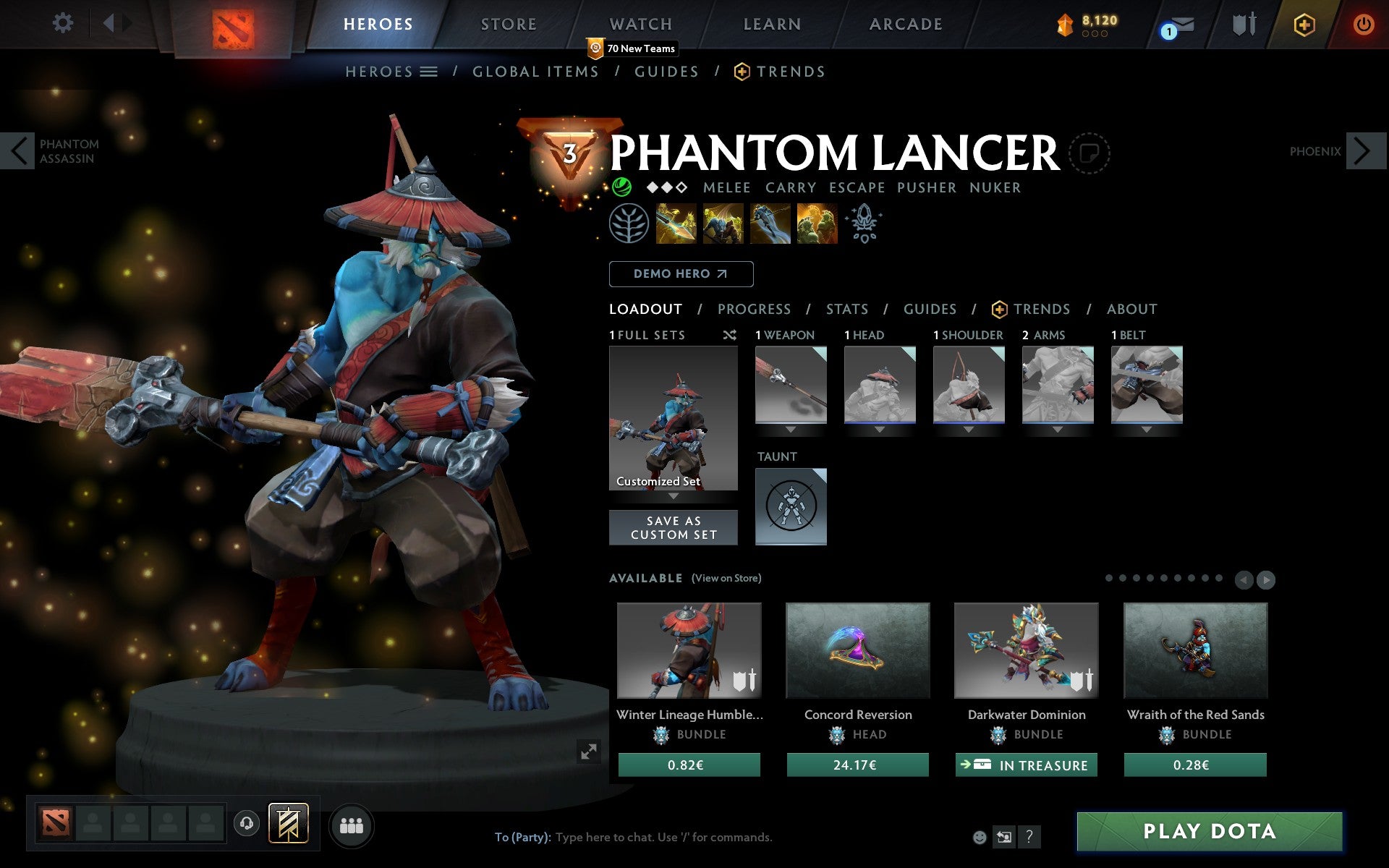Expand the Customized Set dropdown arrow

click(x=674, y=496)
